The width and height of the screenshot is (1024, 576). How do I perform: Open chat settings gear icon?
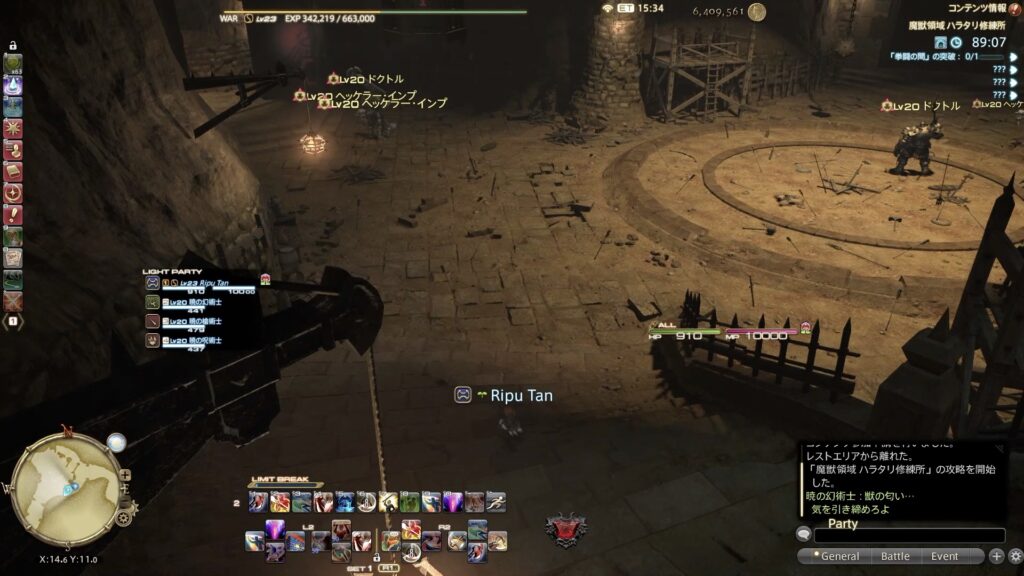pyautogui.click(x=1014, y=556)
